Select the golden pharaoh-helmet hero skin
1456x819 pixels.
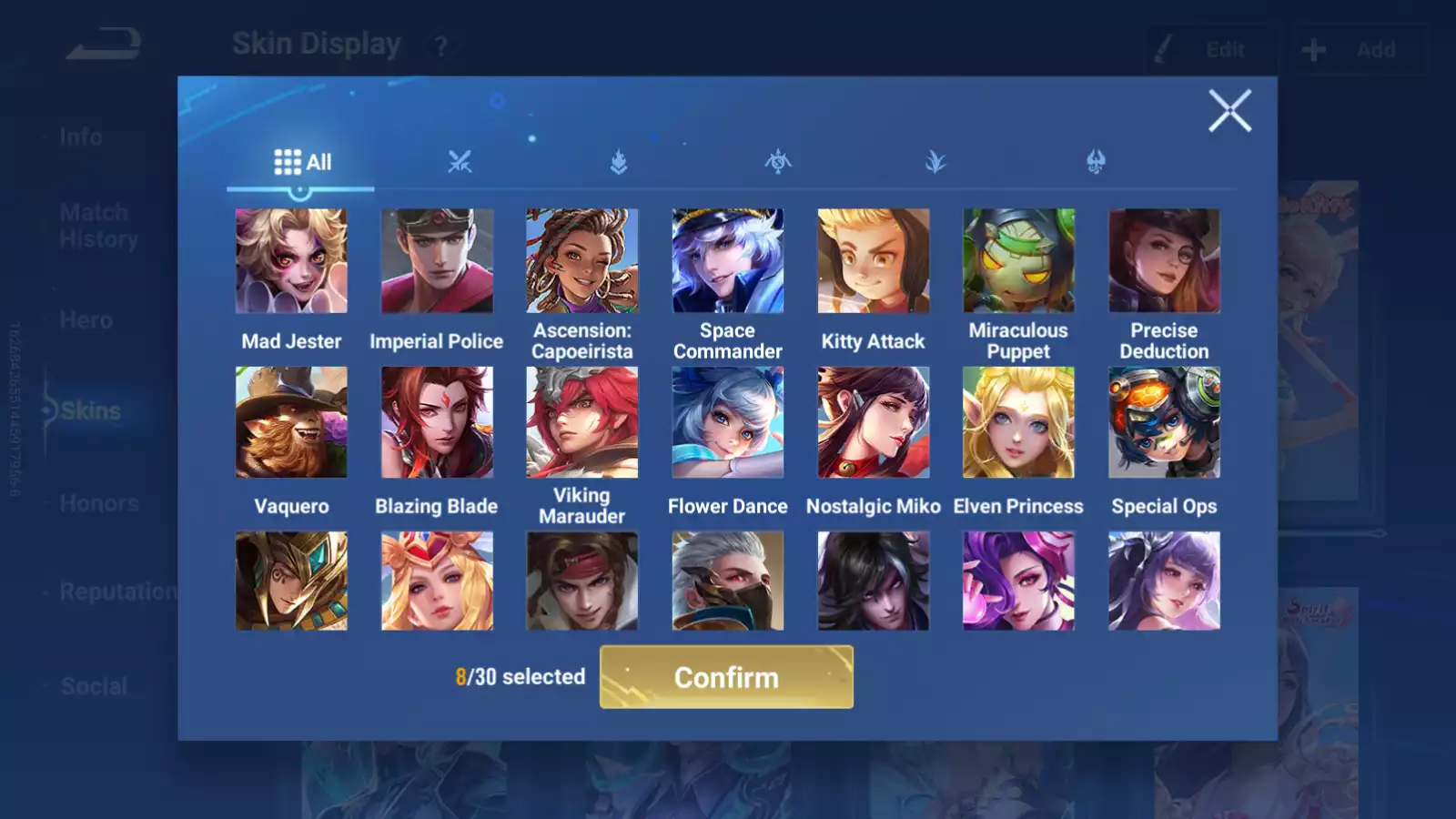pyautogui.click(x=291, y=581)
